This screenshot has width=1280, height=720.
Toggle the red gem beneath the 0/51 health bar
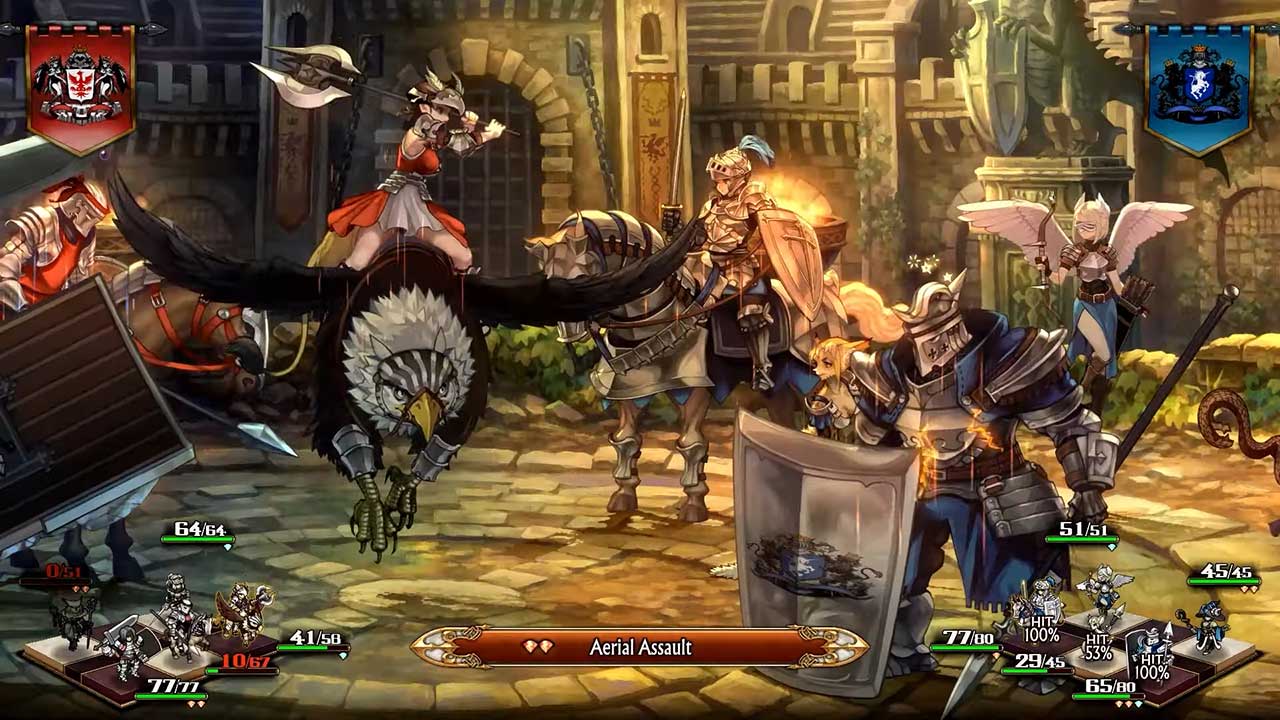pos(75,588)
